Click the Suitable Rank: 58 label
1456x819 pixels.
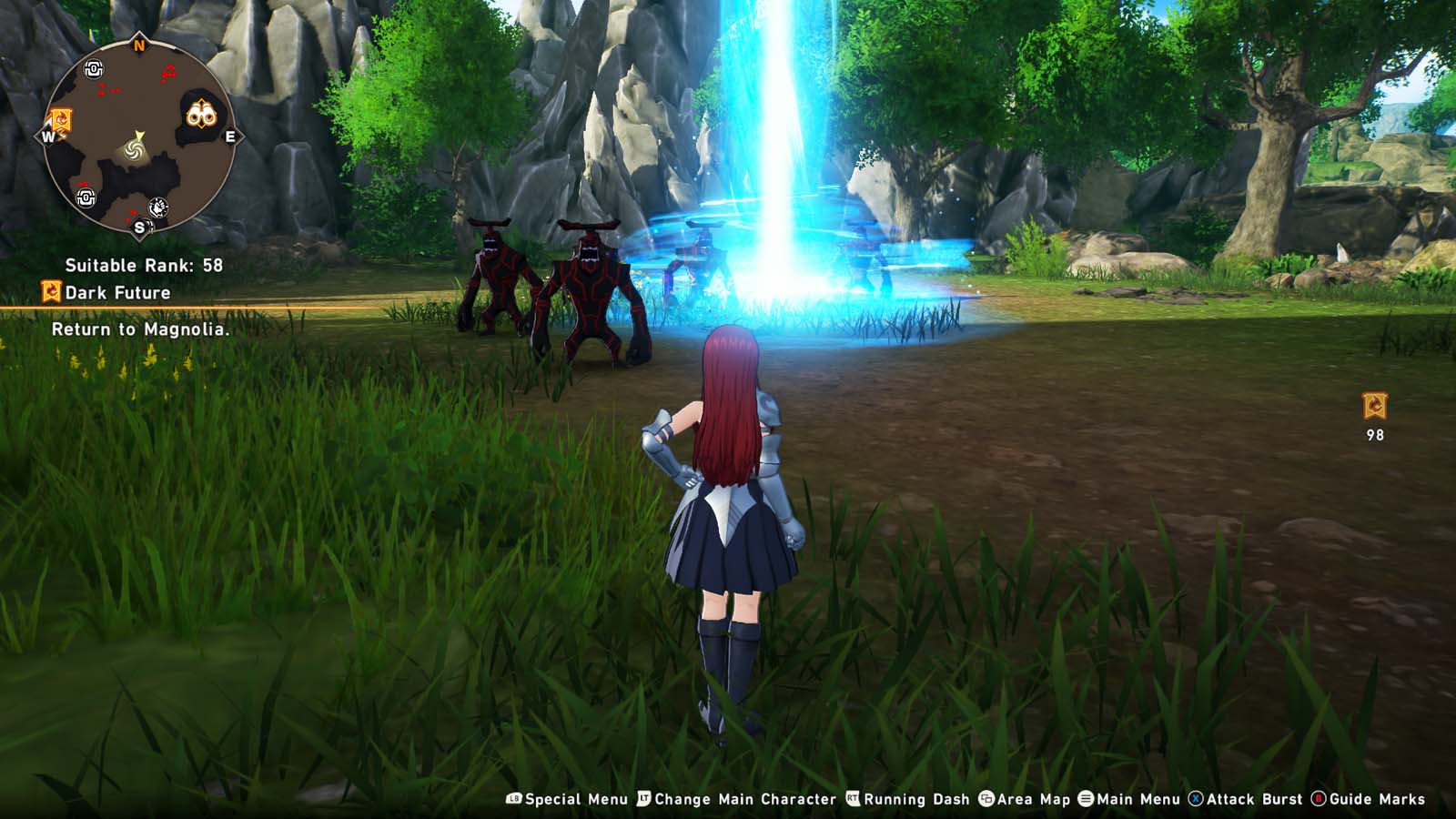click(141, 267)
